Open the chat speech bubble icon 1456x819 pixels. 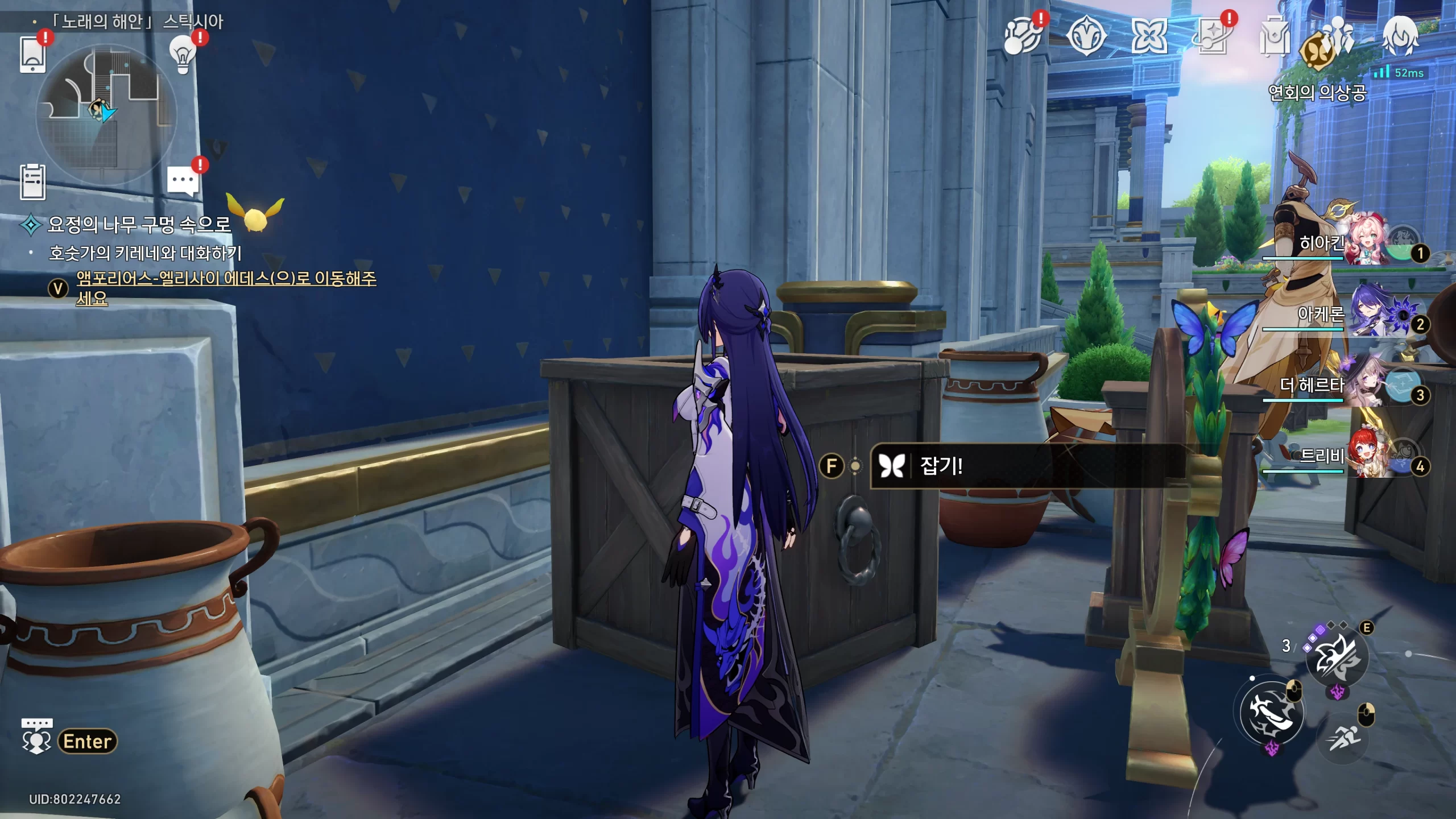point(183,181)
